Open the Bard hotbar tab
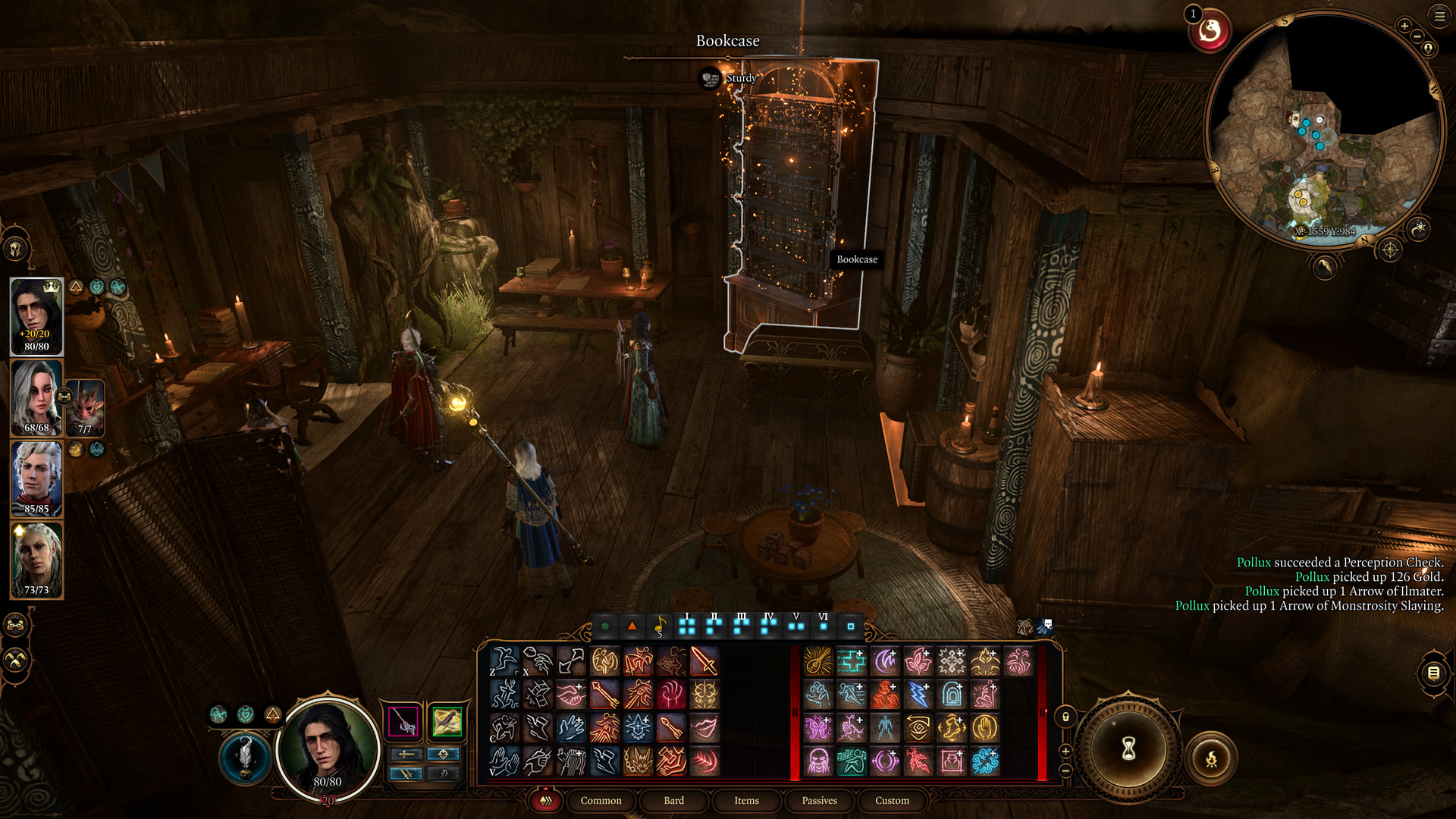The width and height of the screenshot is (1456, 819). (x=673, y=801)
